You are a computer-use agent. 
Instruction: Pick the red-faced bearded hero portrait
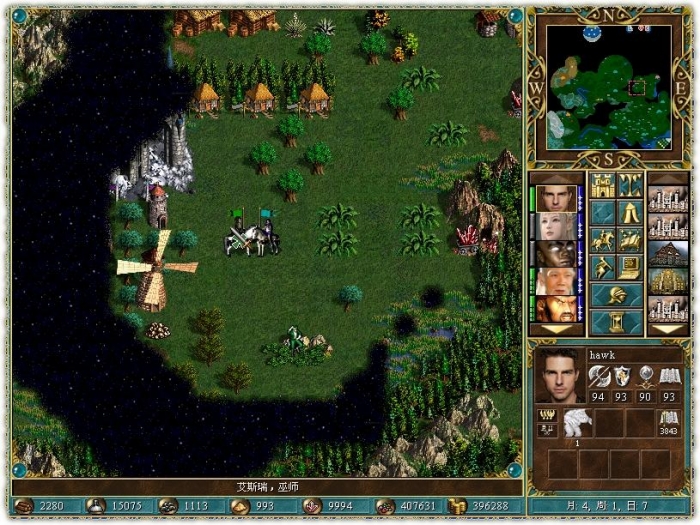(557, 308)
